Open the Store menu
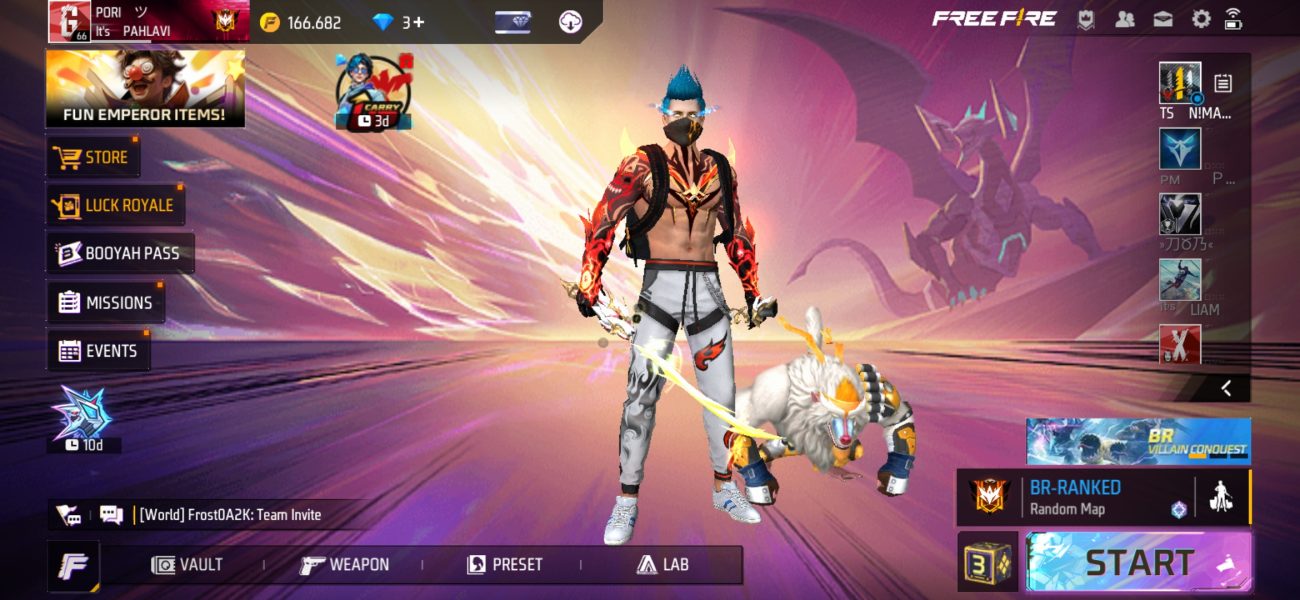Screen dimensions: 1300x600 point(93,157)
